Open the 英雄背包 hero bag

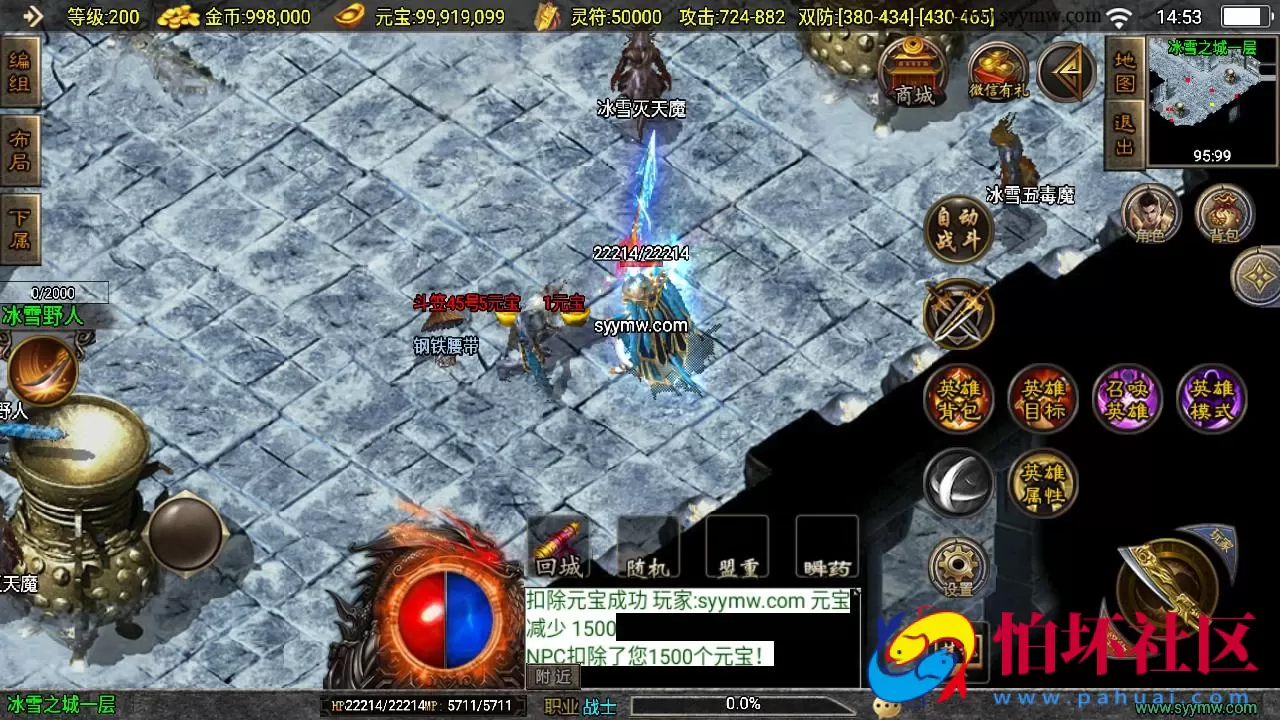958,399
